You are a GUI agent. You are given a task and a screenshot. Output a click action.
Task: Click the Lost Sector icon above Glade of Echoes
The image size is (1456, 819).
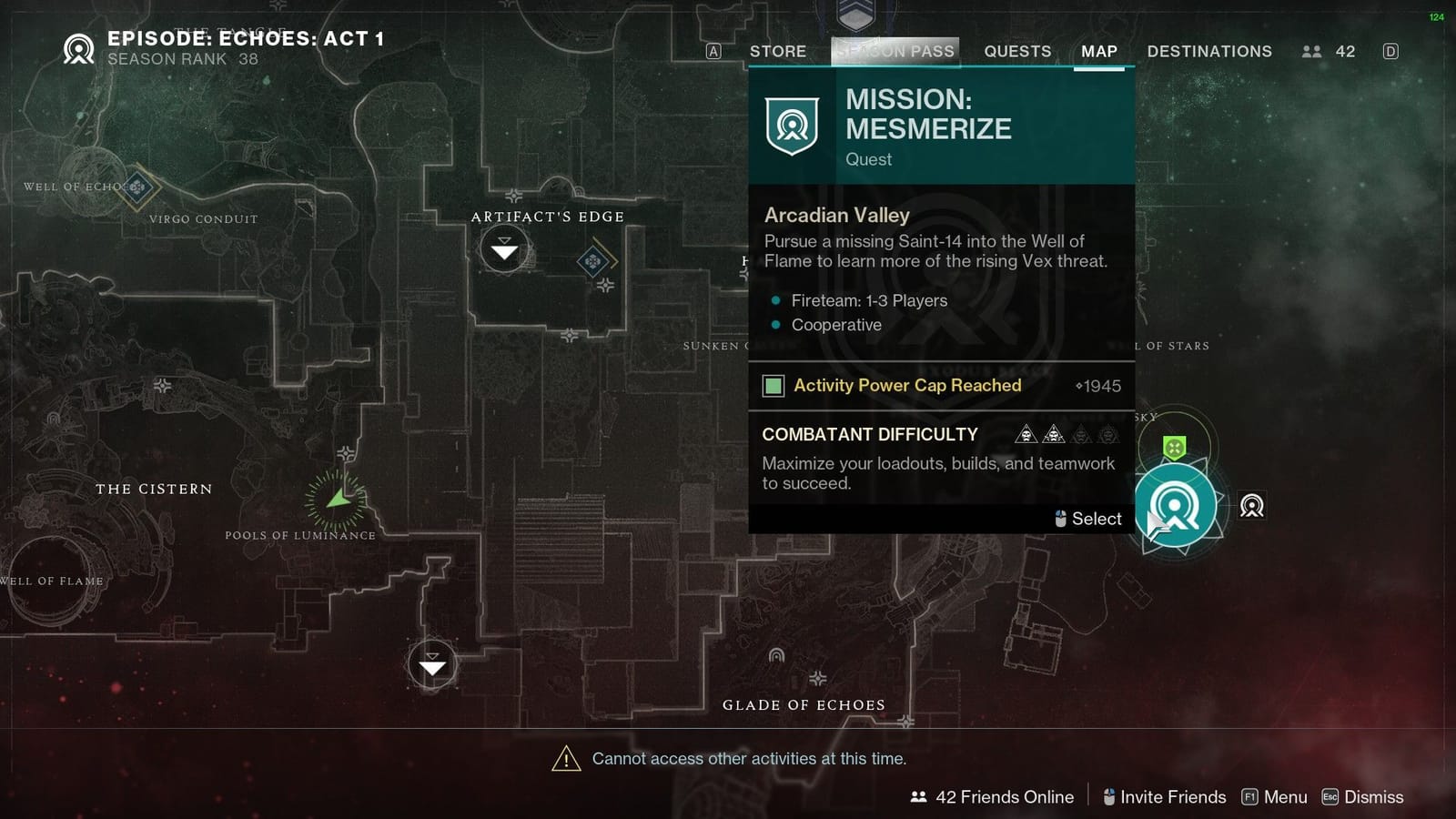pyautogui.click(x=432, y=663)
